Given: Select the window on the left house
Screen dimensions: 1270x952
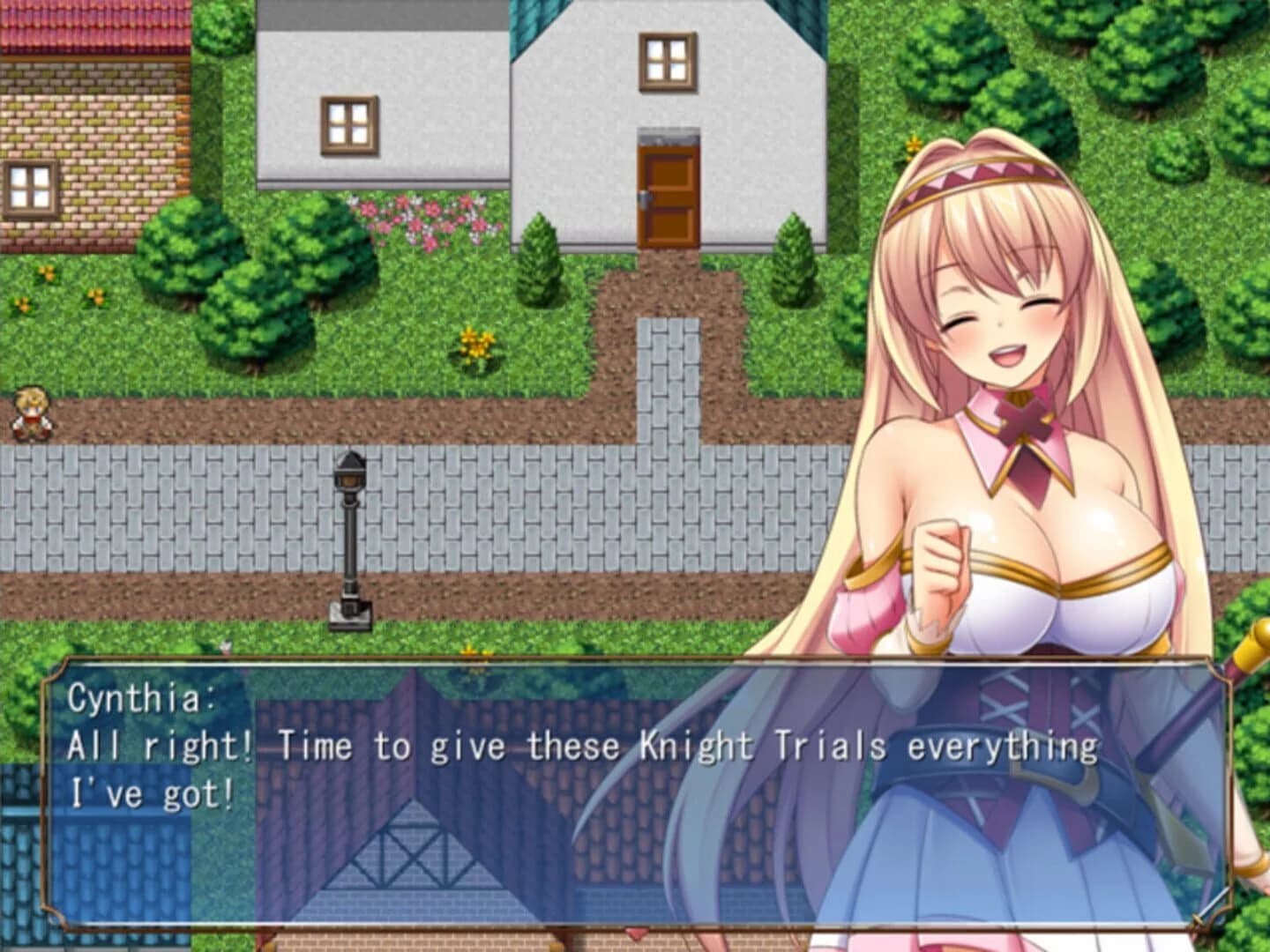Looking at the screenshot, I should coord(346,121).
